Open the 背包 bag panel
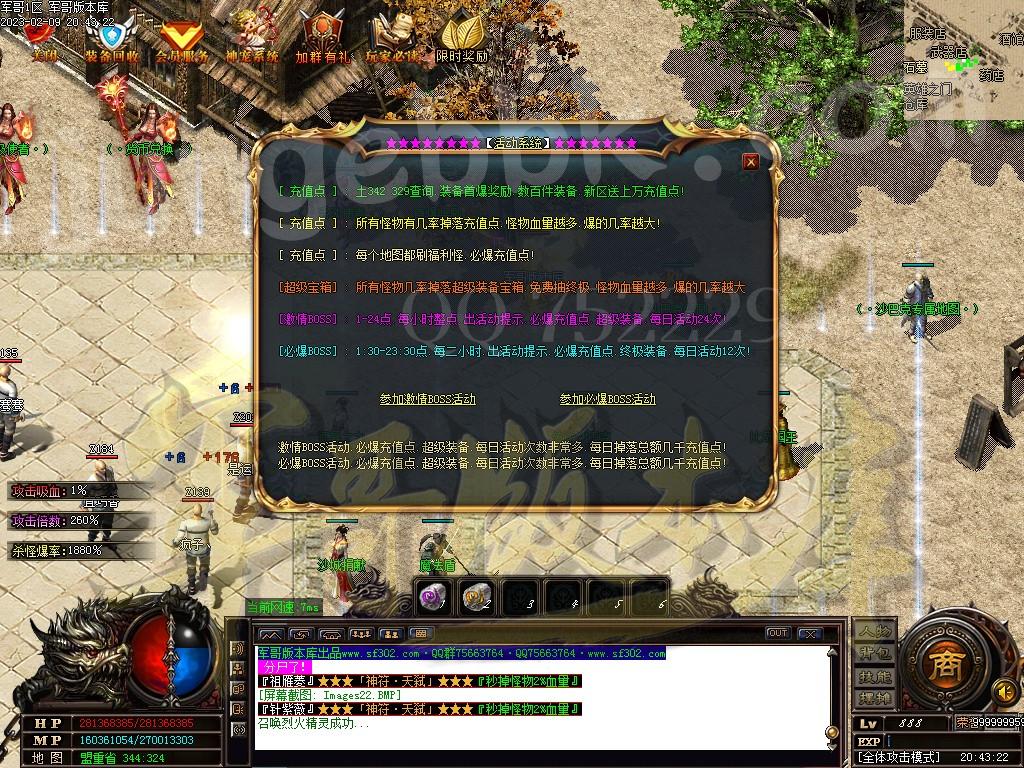This screenshot has height=768, width=1024. pyautogui.click(x=873, y=653)
